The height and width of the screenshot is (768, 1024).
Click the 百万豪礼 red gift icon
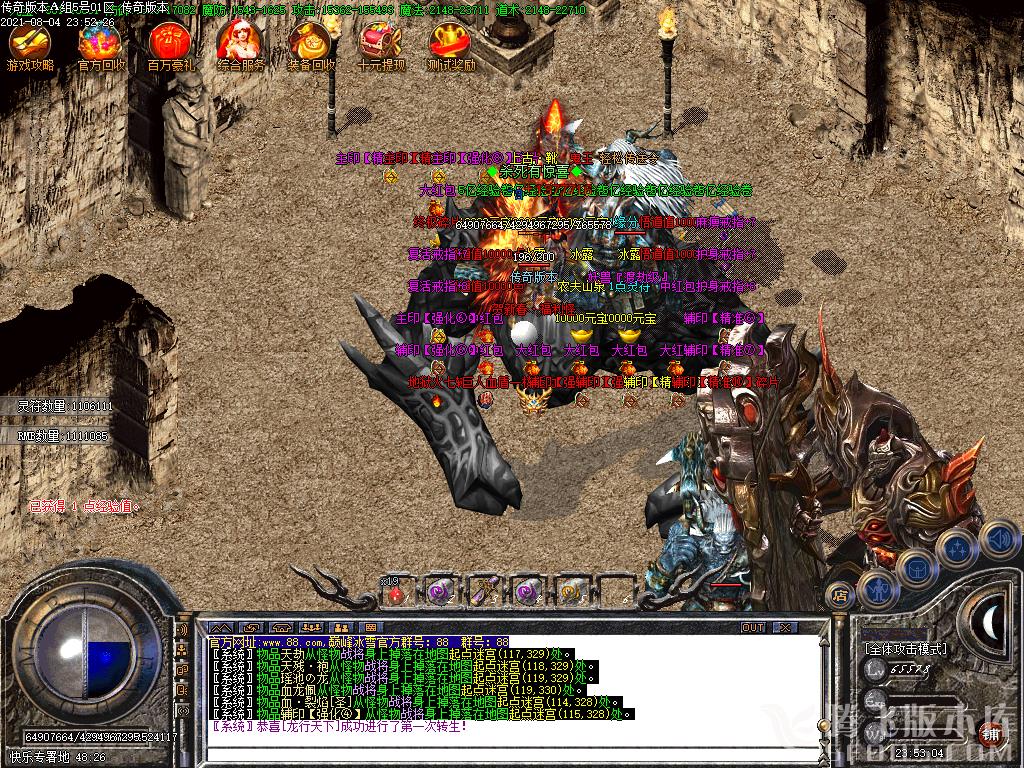(169, 46)
